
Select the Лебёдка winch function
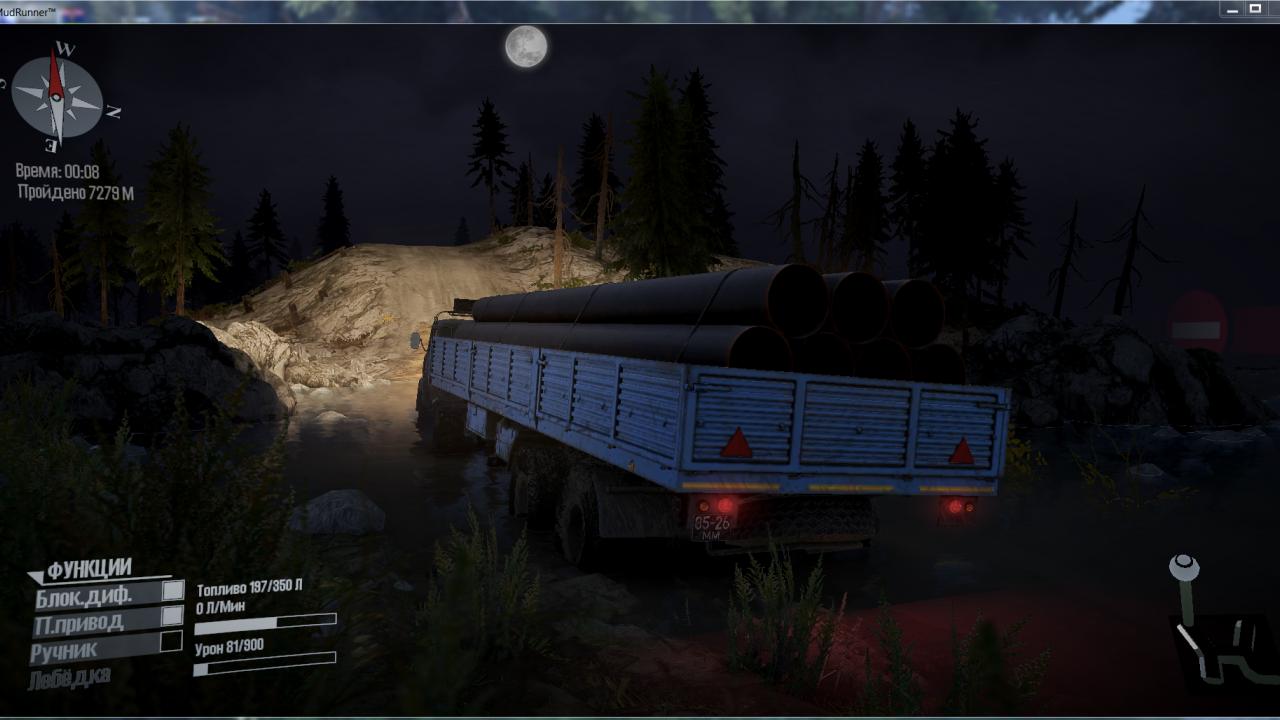(x=70, y=677)
